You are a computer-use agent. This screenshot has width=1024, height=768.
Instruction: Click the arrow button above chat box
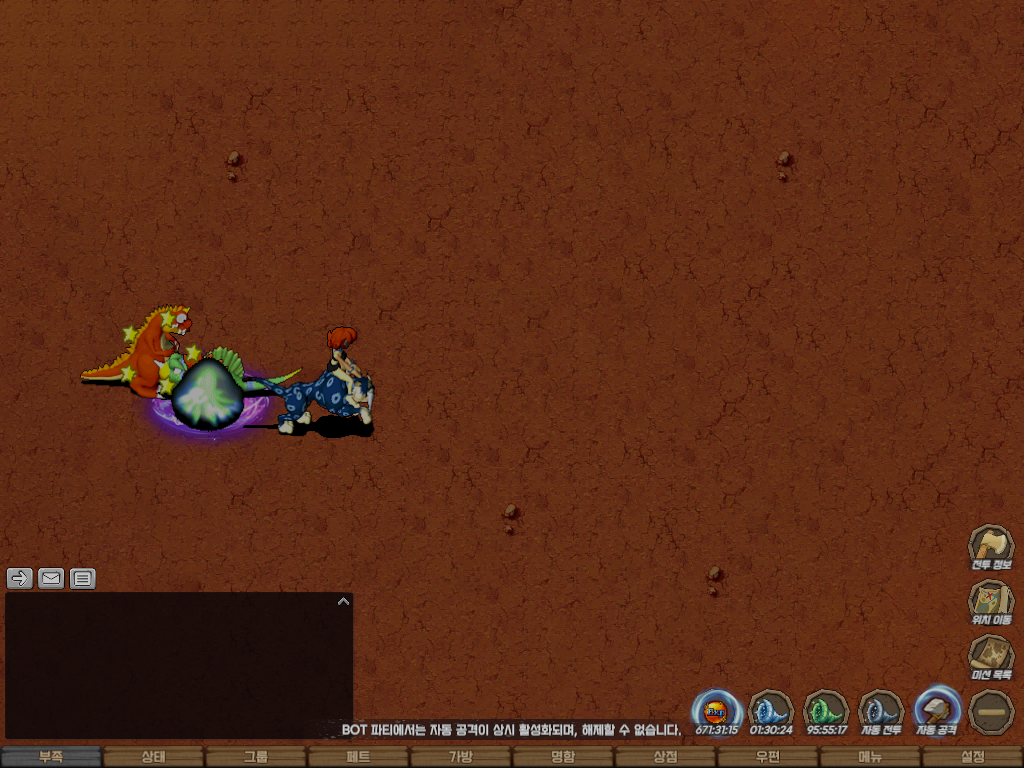click(20, 578)
